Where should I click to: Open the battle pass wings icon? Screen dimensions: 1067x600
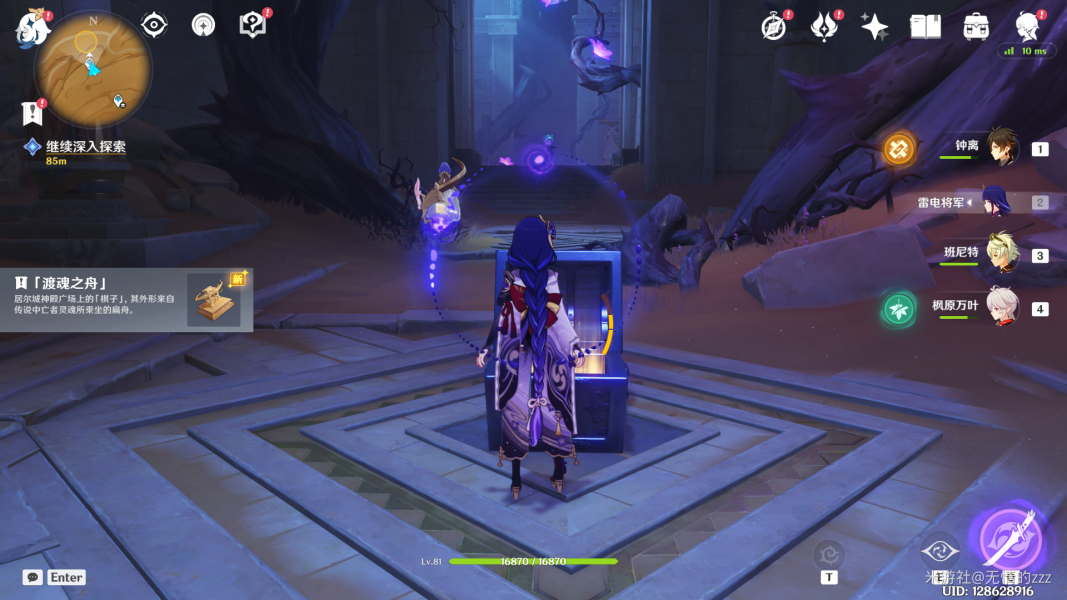824,27
